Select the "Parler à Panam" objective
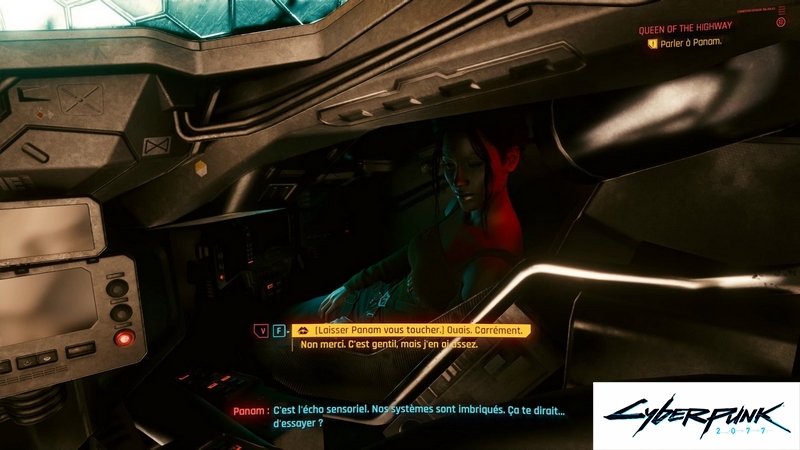The height and width of the screenshot is (450, 800). [x=691, y=44]
